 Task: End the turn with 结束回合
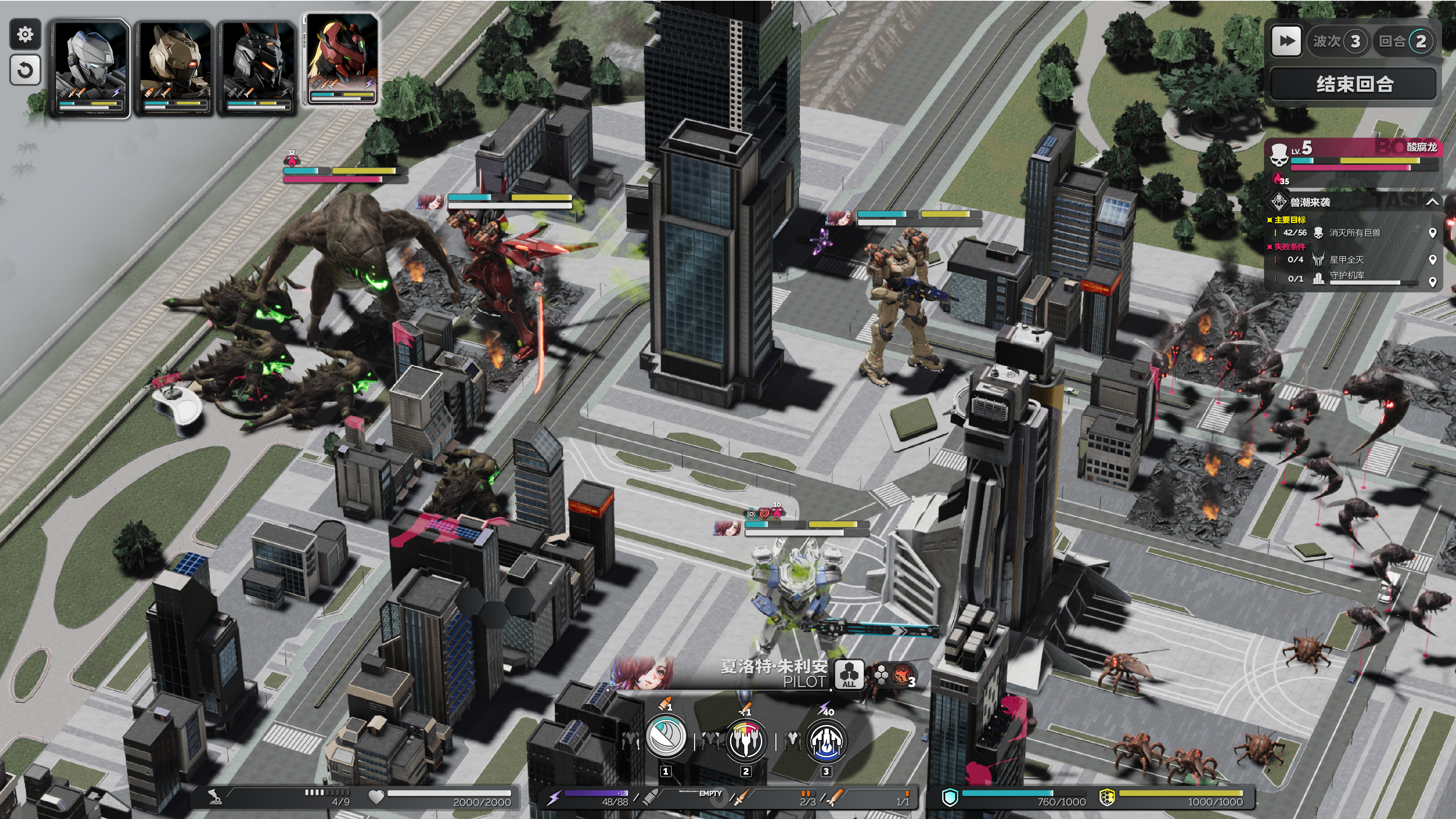(x=1353, y=84)
